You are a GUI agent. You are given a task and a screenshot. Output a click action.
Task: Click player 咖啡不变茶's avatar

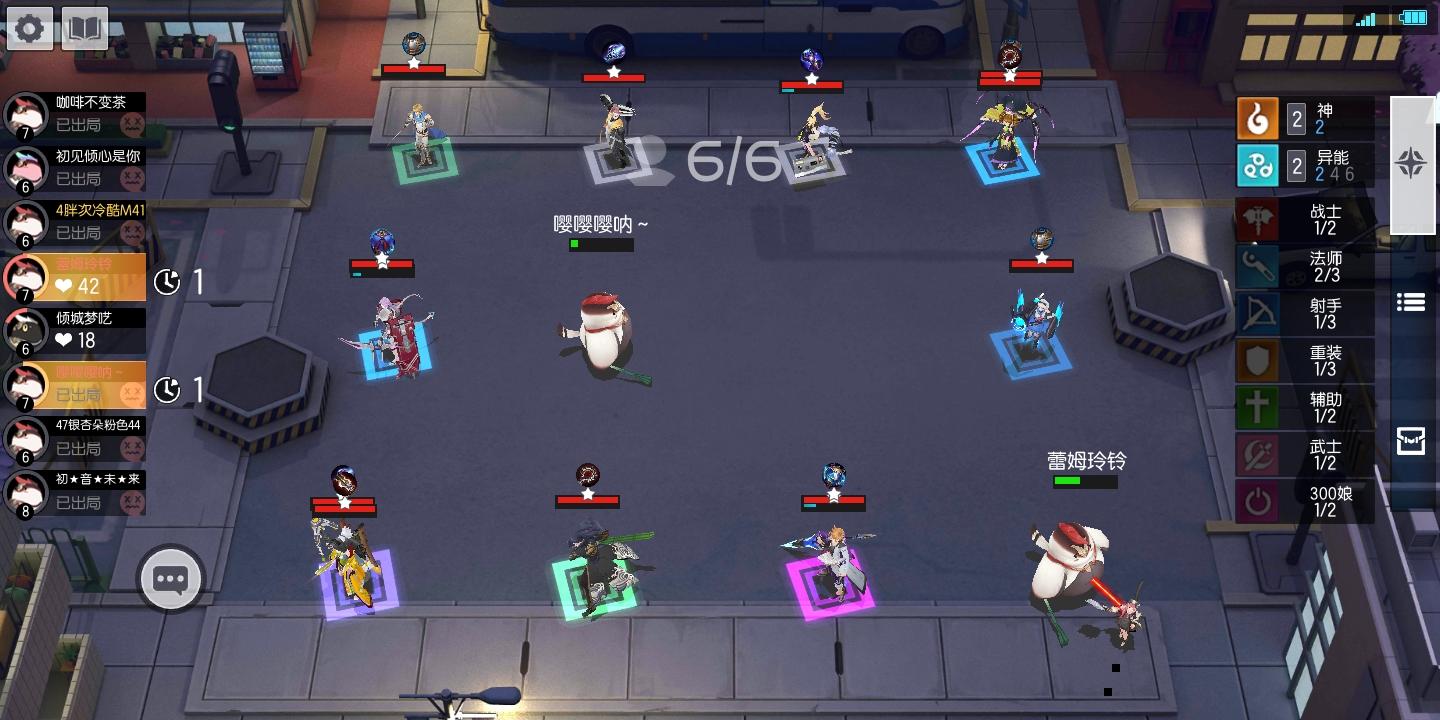pyautogui.click(x=24, y=114)
